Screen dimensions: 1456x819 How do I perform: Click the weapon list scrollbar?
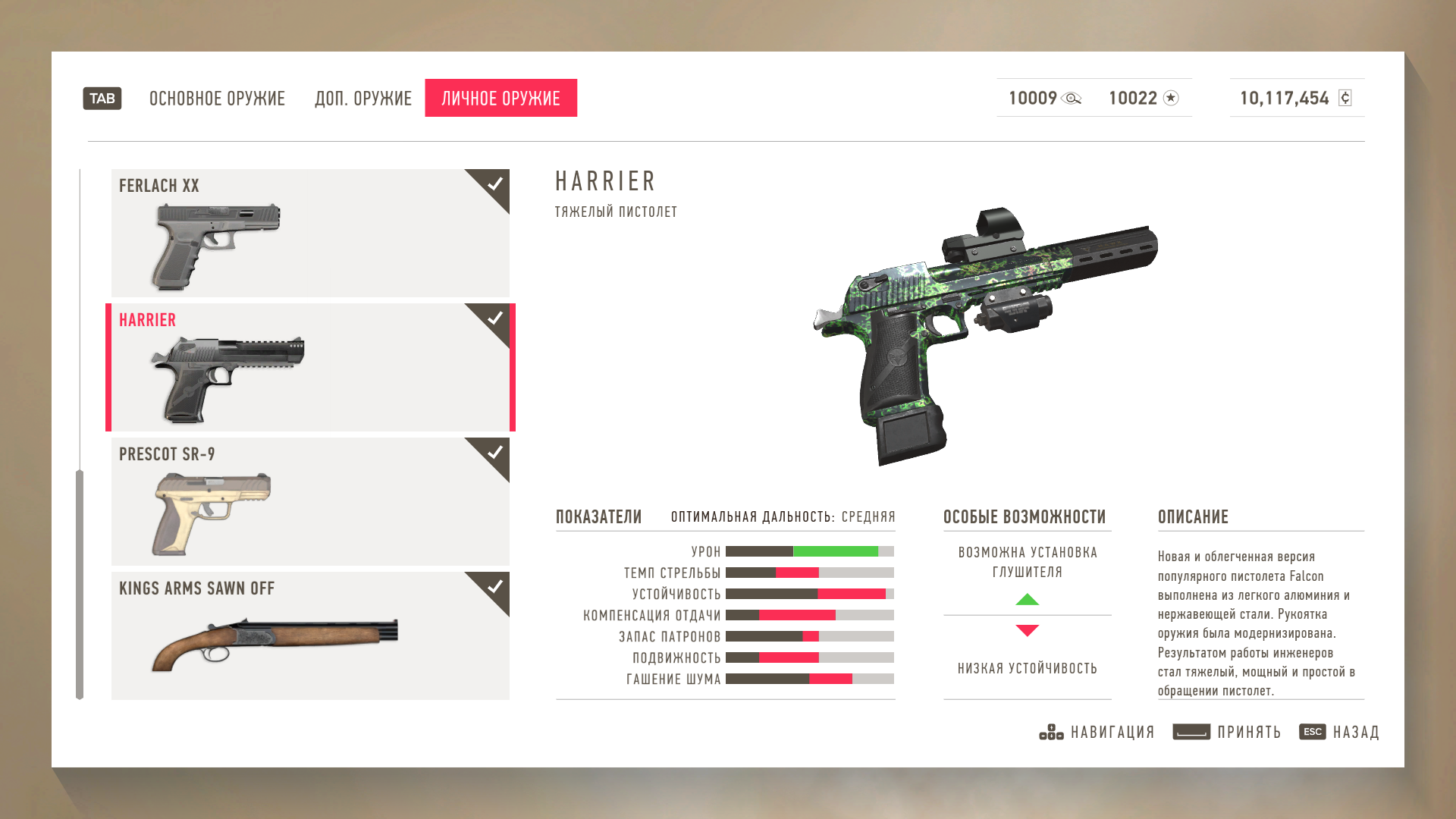click(x=80, y=584)
